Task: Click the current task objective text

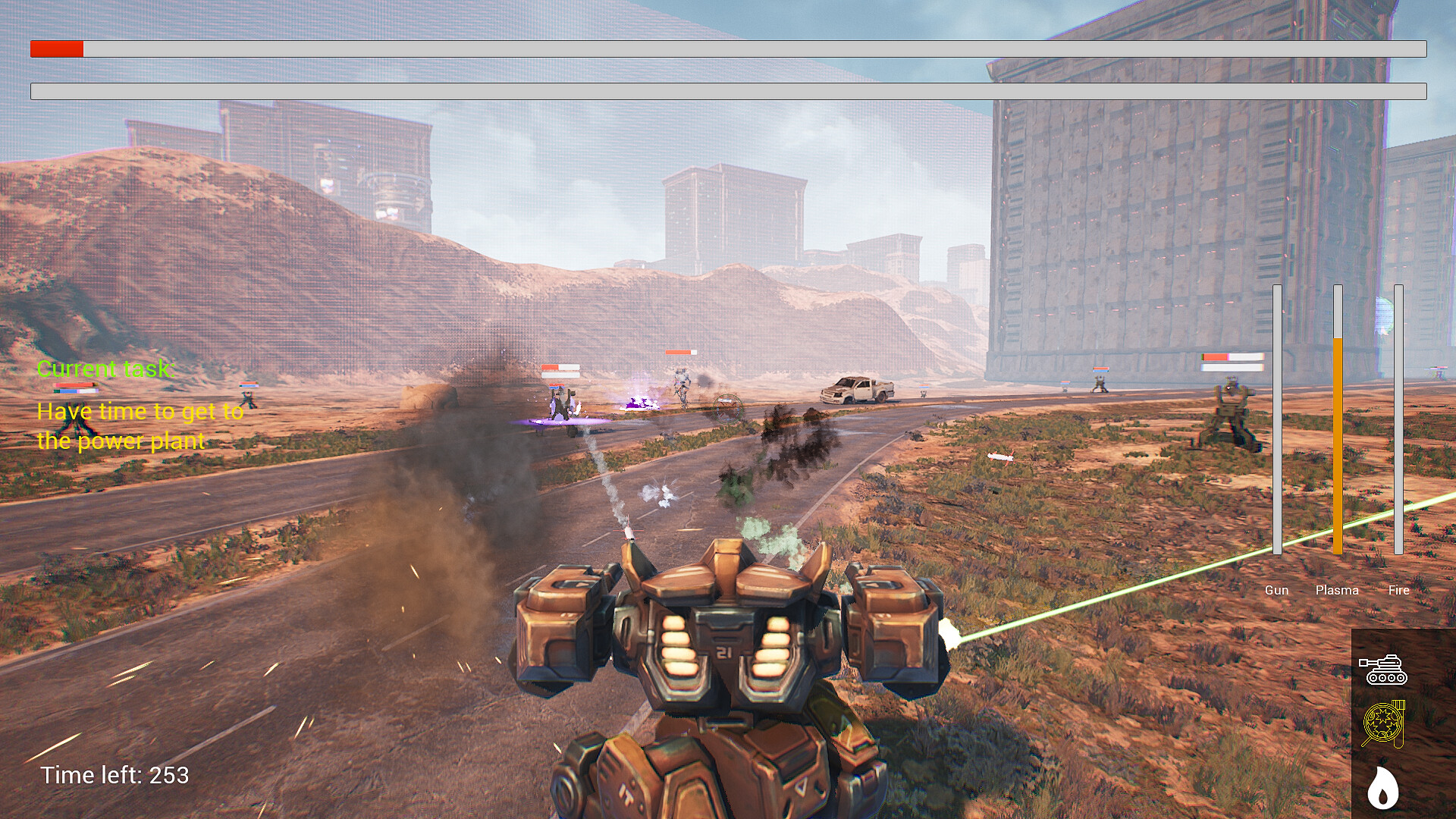Action: [140, 425]
